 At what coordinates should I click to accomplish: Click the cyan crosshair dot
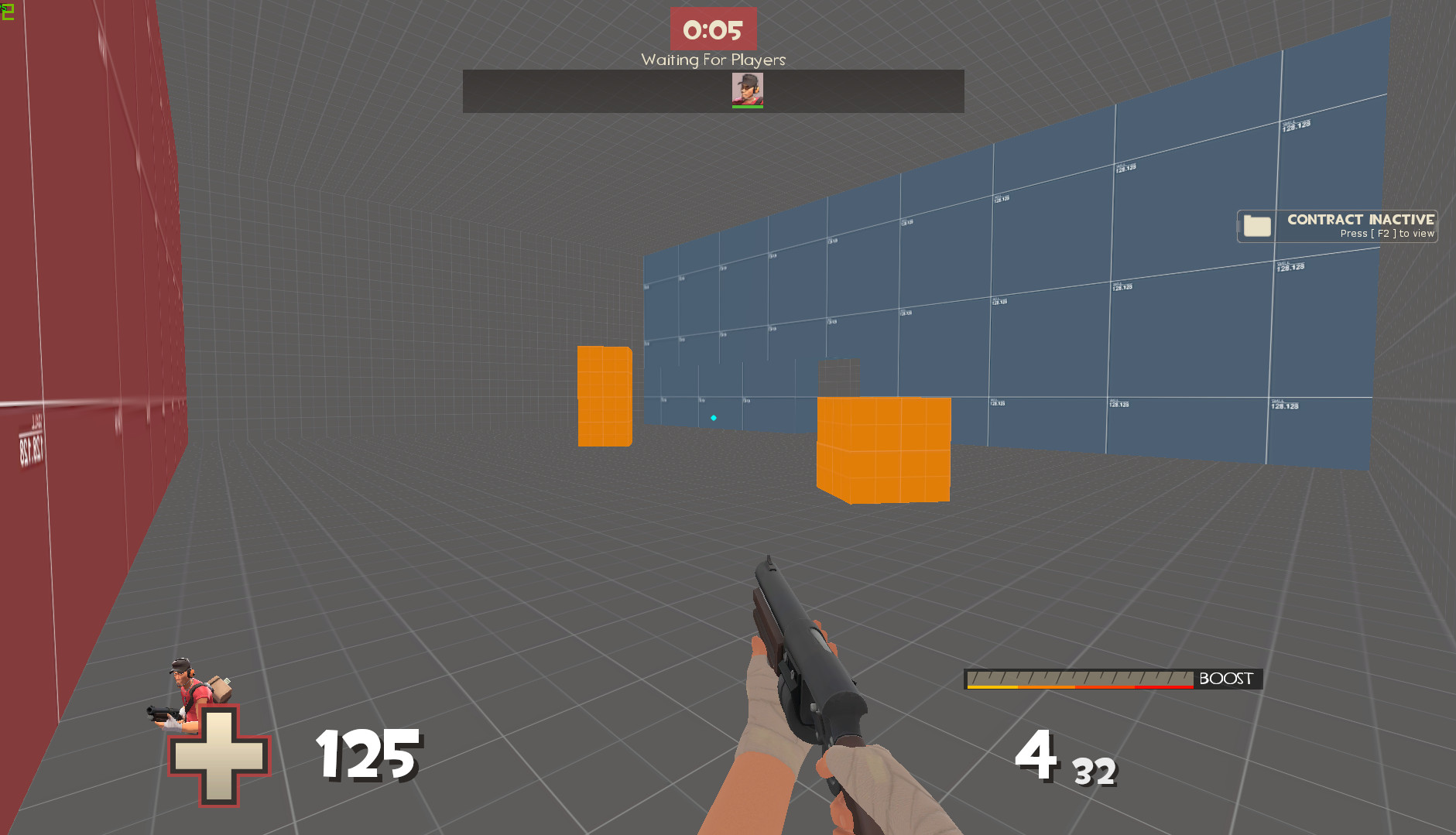click(713, 417)
